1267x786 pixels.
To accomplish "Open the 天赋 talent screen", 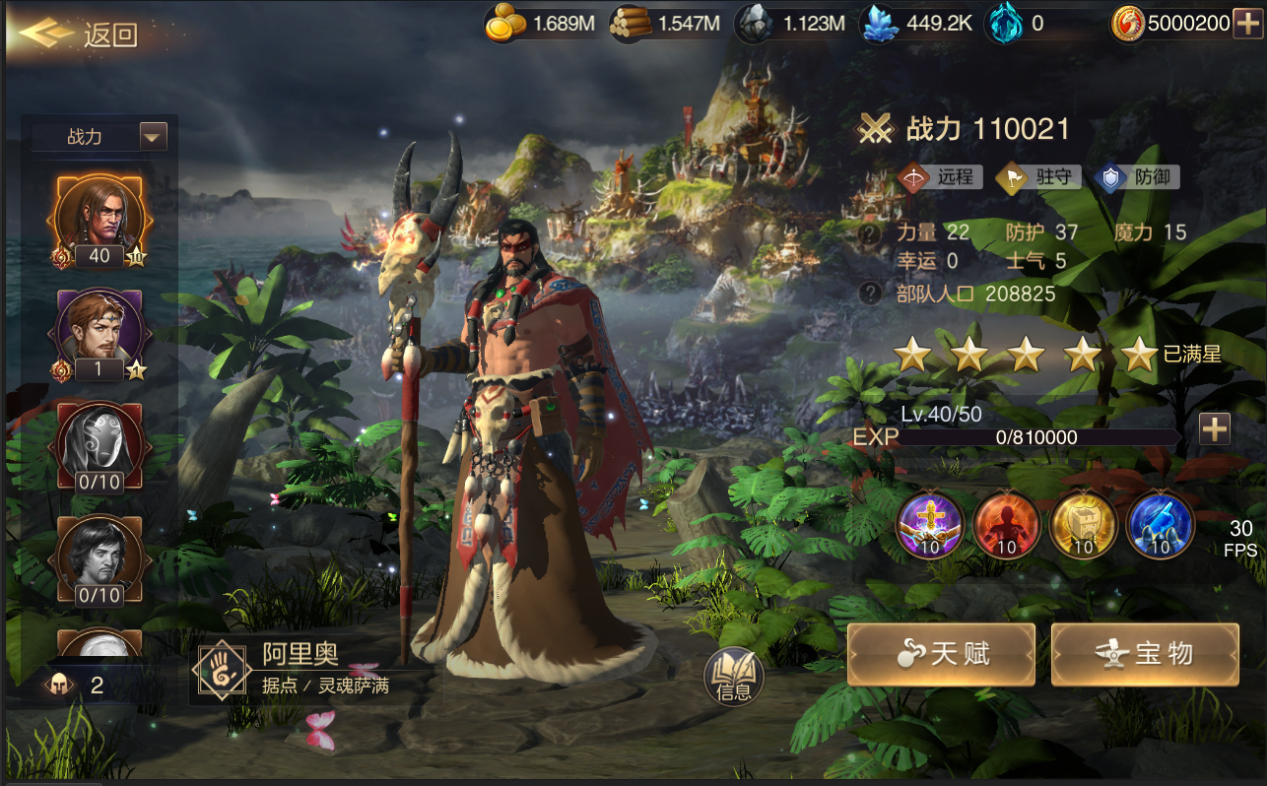I will click(940, 654).
